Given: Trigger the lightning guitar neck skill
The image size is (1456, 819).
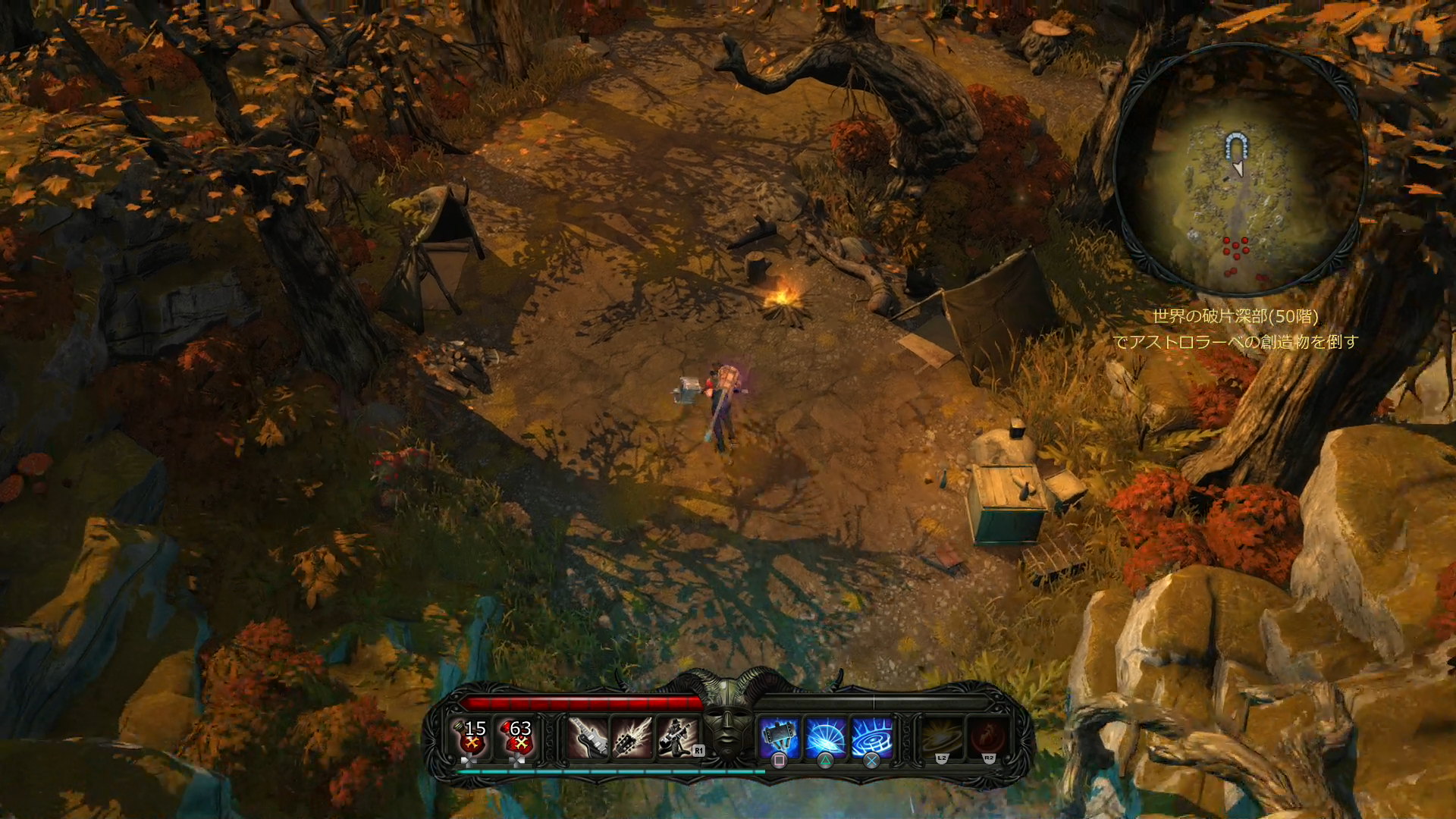Looking at the screenshot, I should 632,737.
